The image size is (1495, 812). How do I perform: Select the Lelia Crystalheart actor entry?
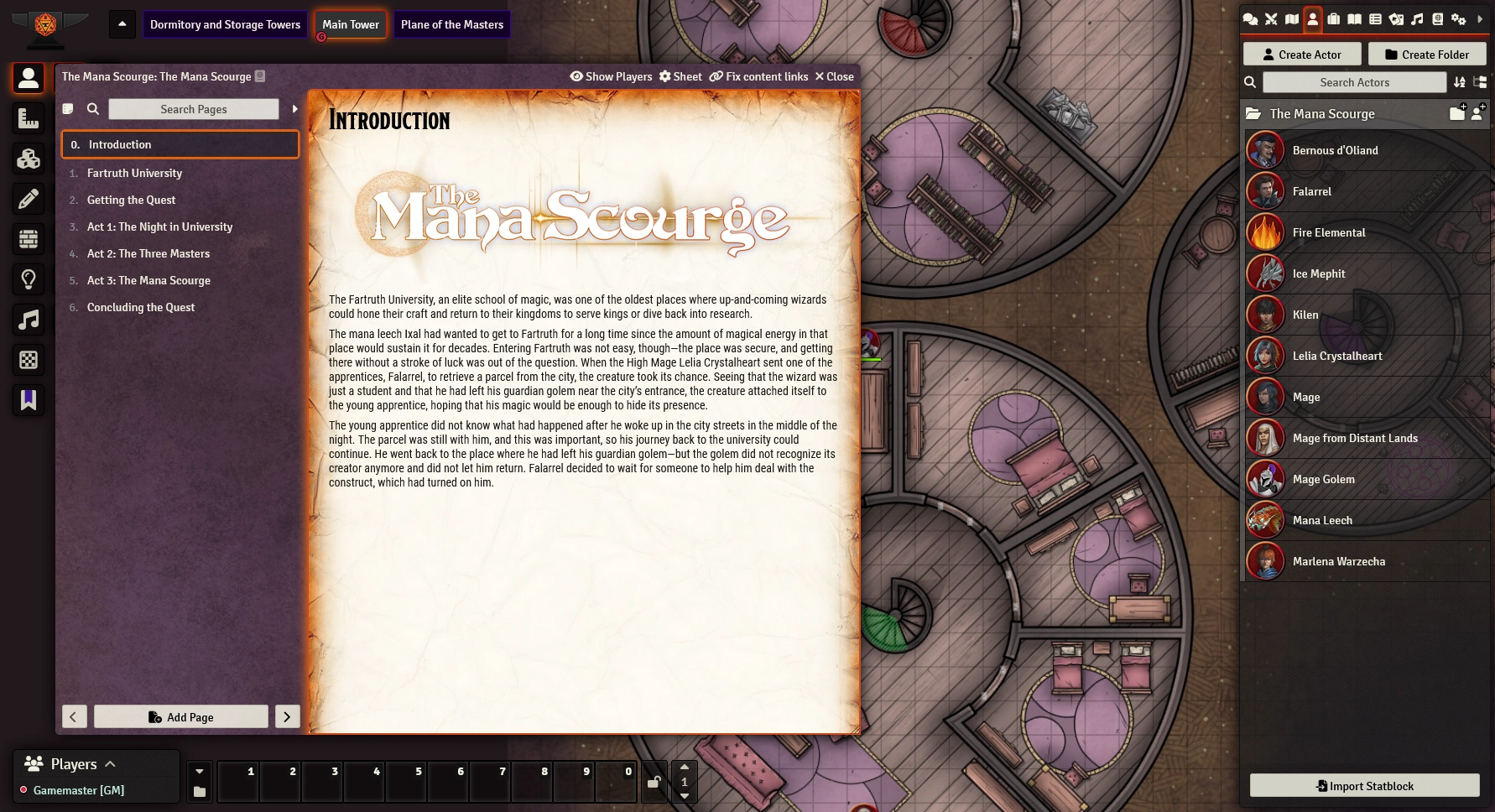point(1337,356)
